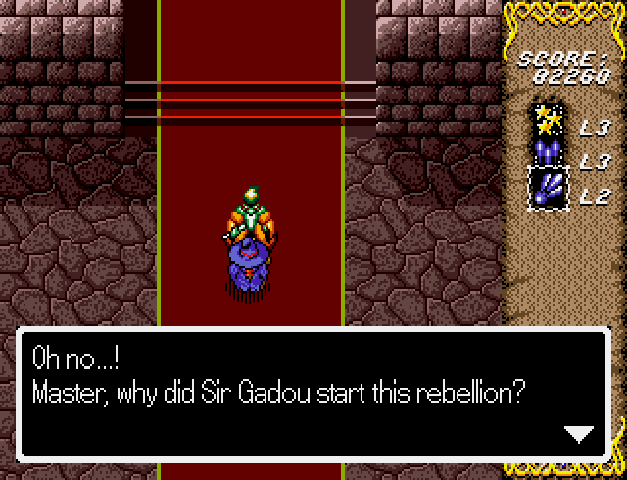Screen dimensions: 627x480
Task: Advance dialogue with the white arrow
Action: pyautogui.click(x=579, y=433)
